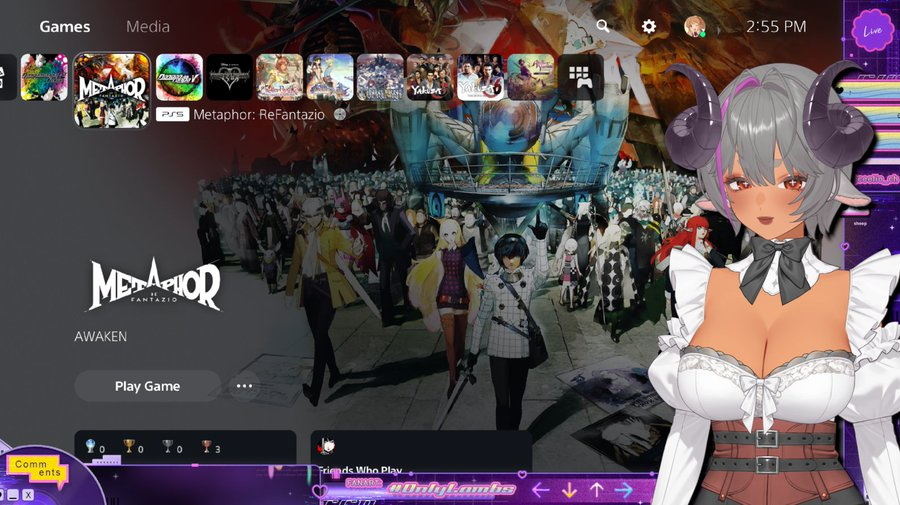
Task: Open the settings gear icon
Action: point(649,27)
